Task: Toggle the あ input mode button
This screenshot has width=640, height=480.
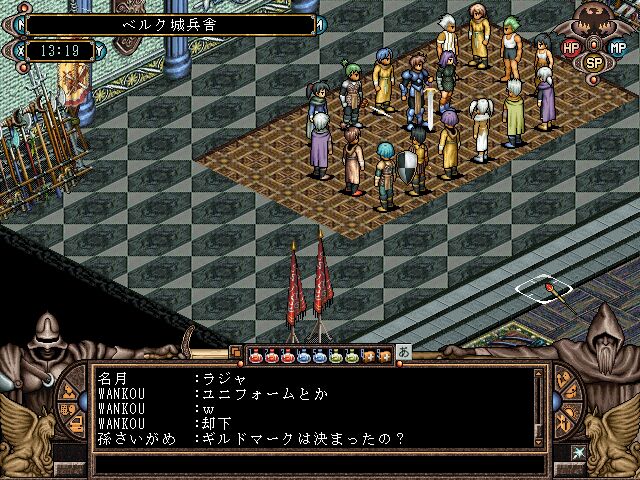Action: pos(404,353)
